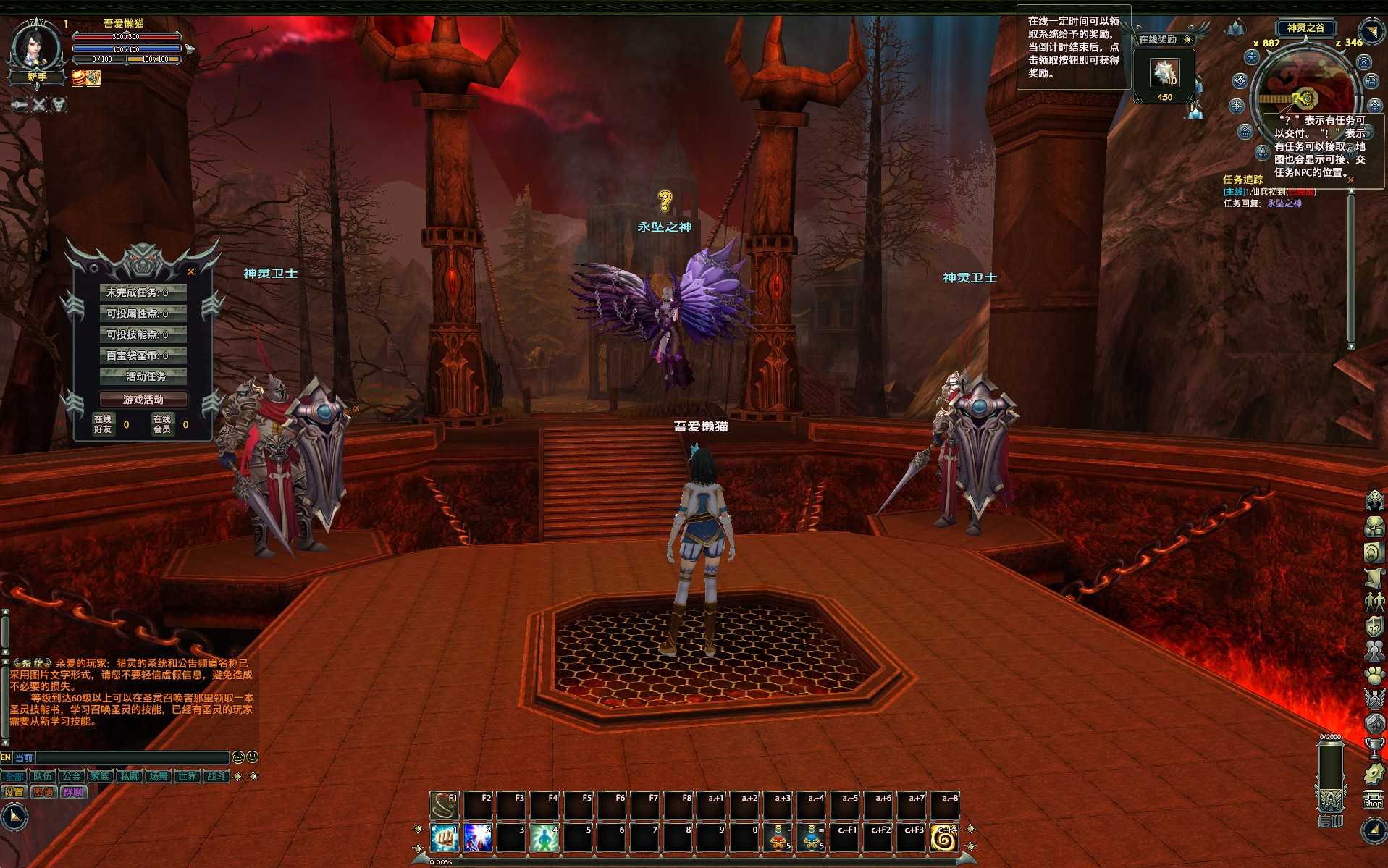Close the left info panel with its orange X
Viewport: 1388px width, 868px height.
[190, 272]
